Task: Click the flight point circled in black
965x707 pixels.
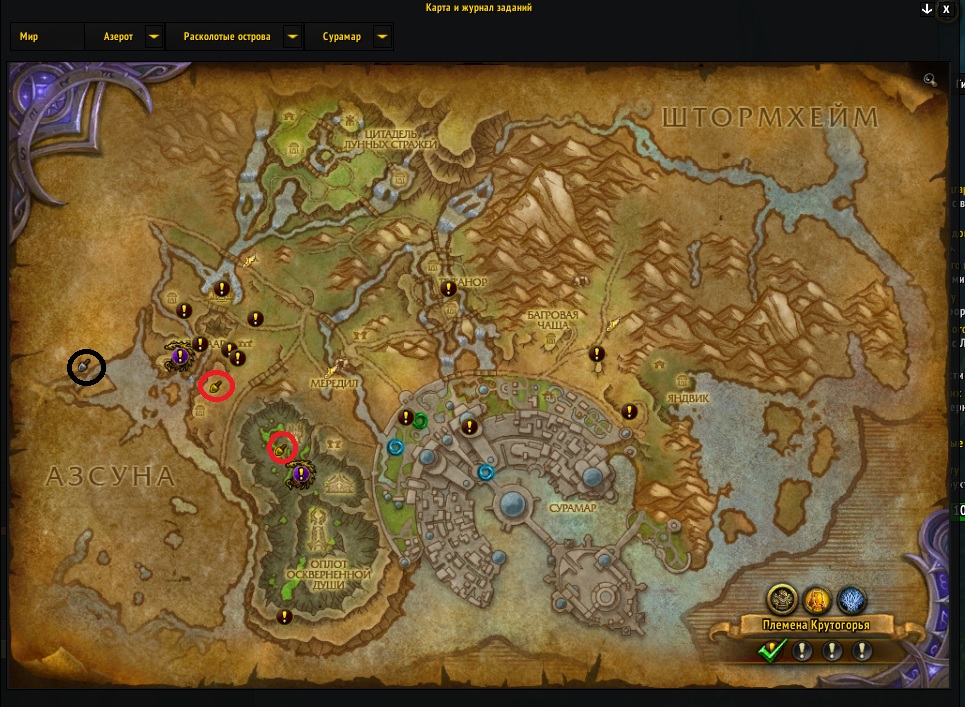Action: (x=86, y=367)
